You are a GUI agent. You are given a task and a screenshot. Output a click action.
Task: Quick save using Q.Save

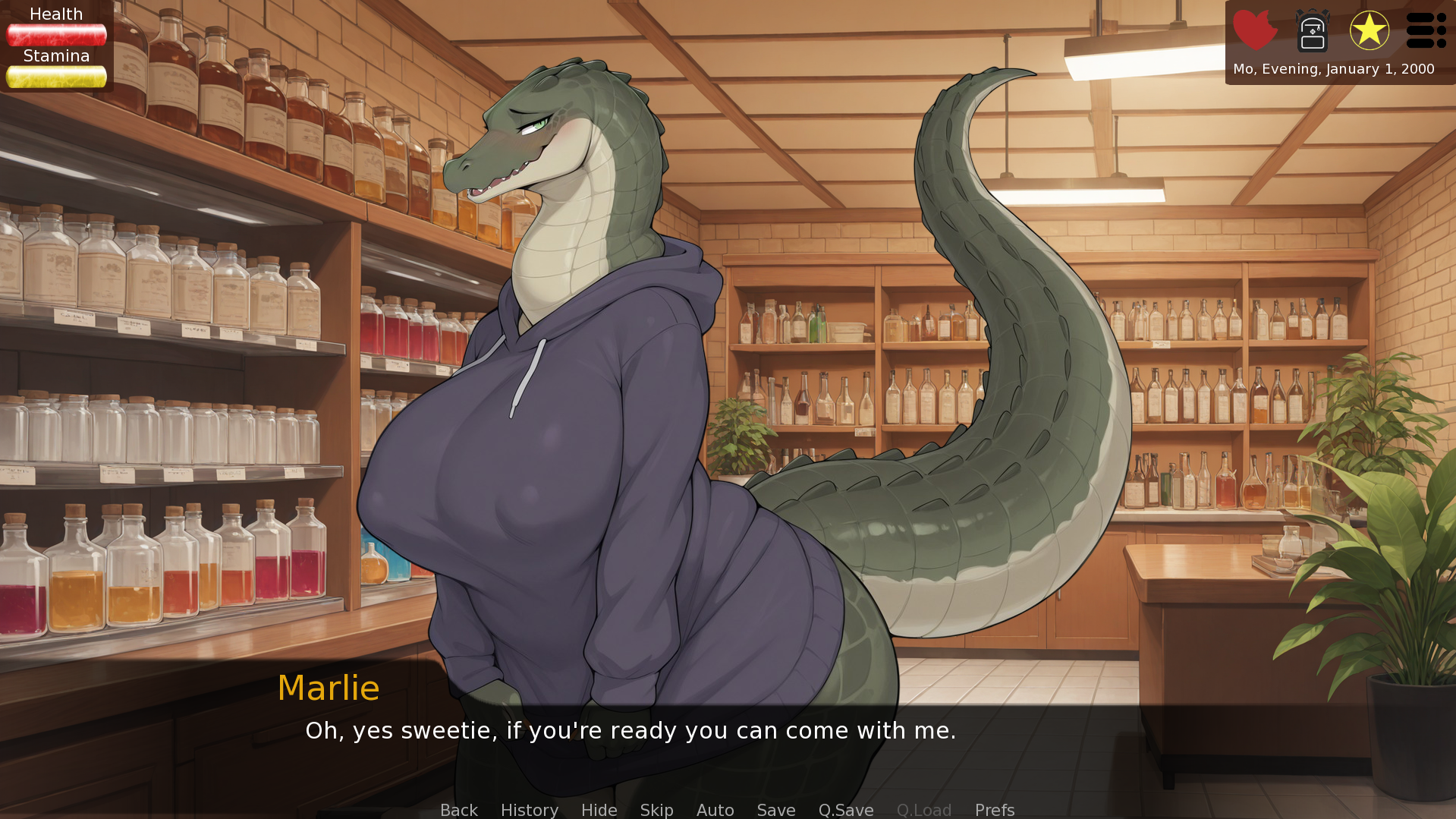tap(845, 809)
